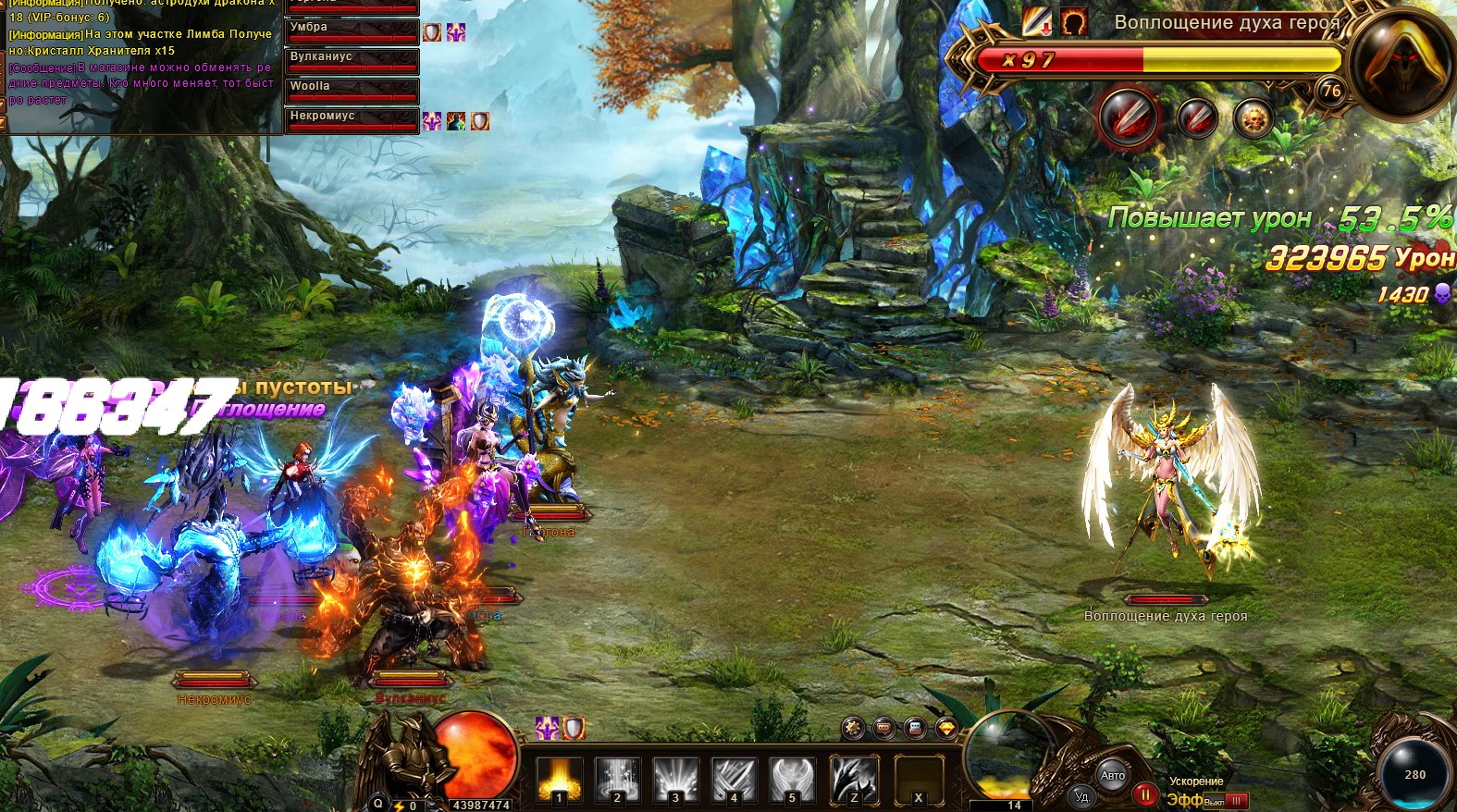Toggle the Авто auto-battle button
The image size is (1457, 812).
click(1113, 775)
